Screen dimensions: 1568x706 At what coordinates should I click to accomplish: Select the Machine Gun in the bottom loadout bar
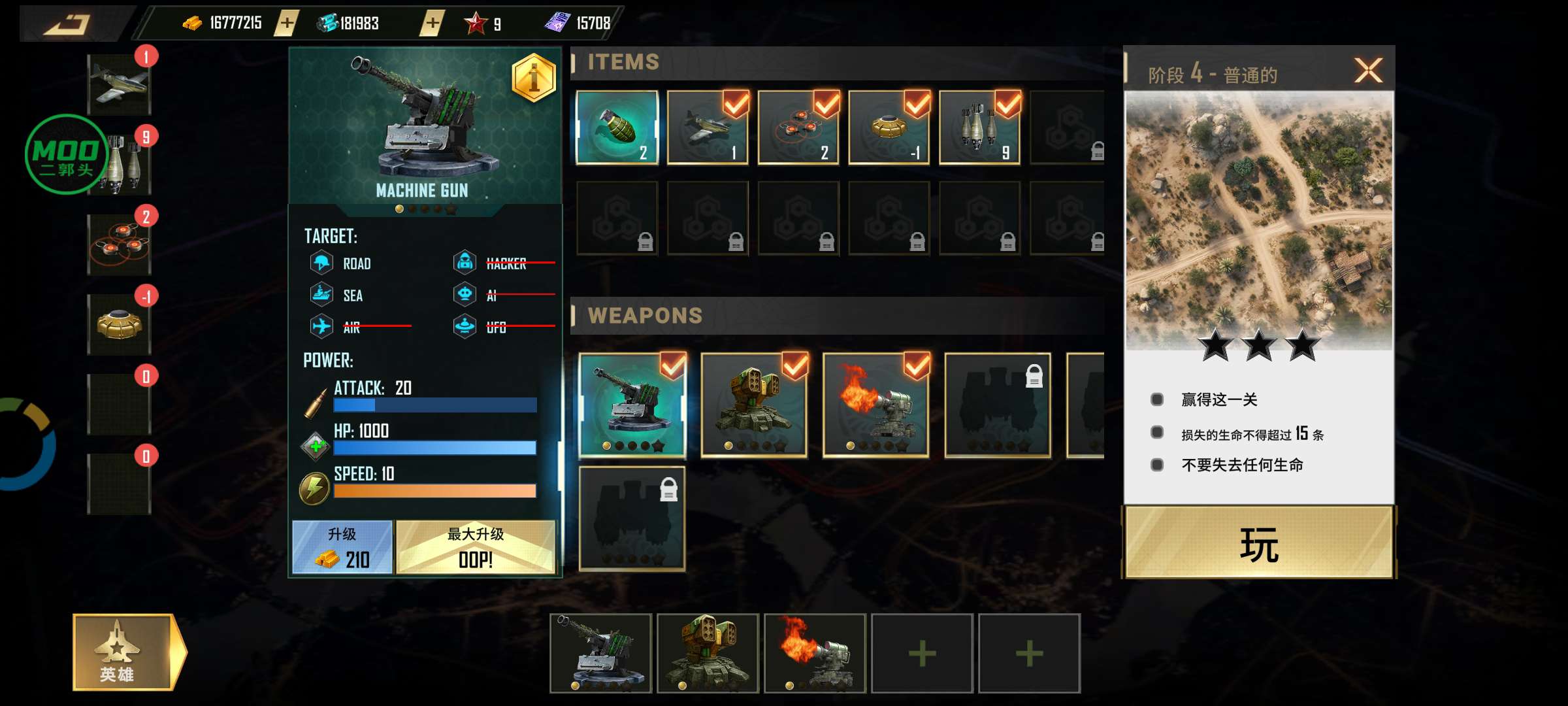[601, 652]
